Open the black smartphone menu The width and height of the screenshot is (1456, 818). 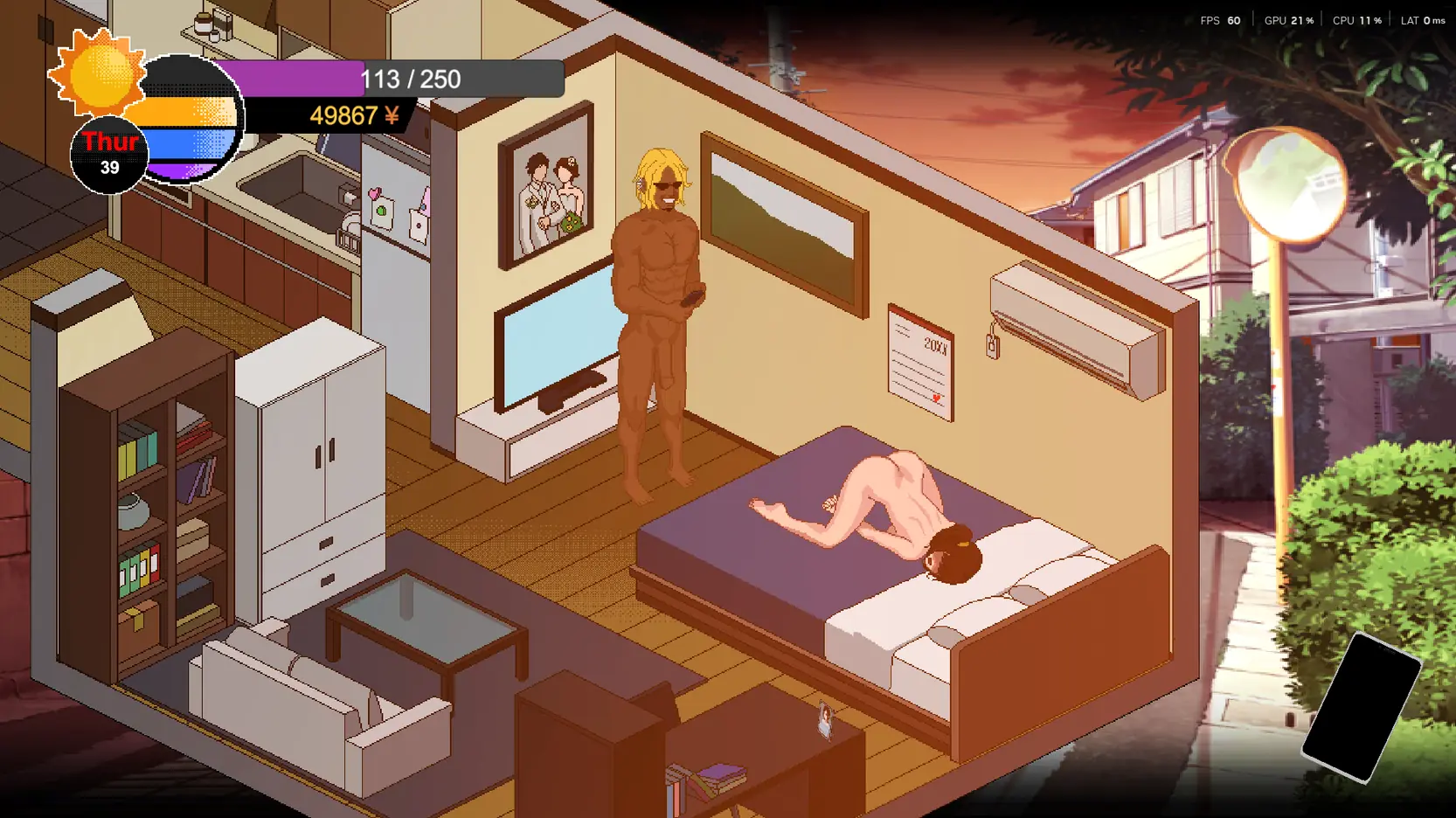(x=1360, y=708)
